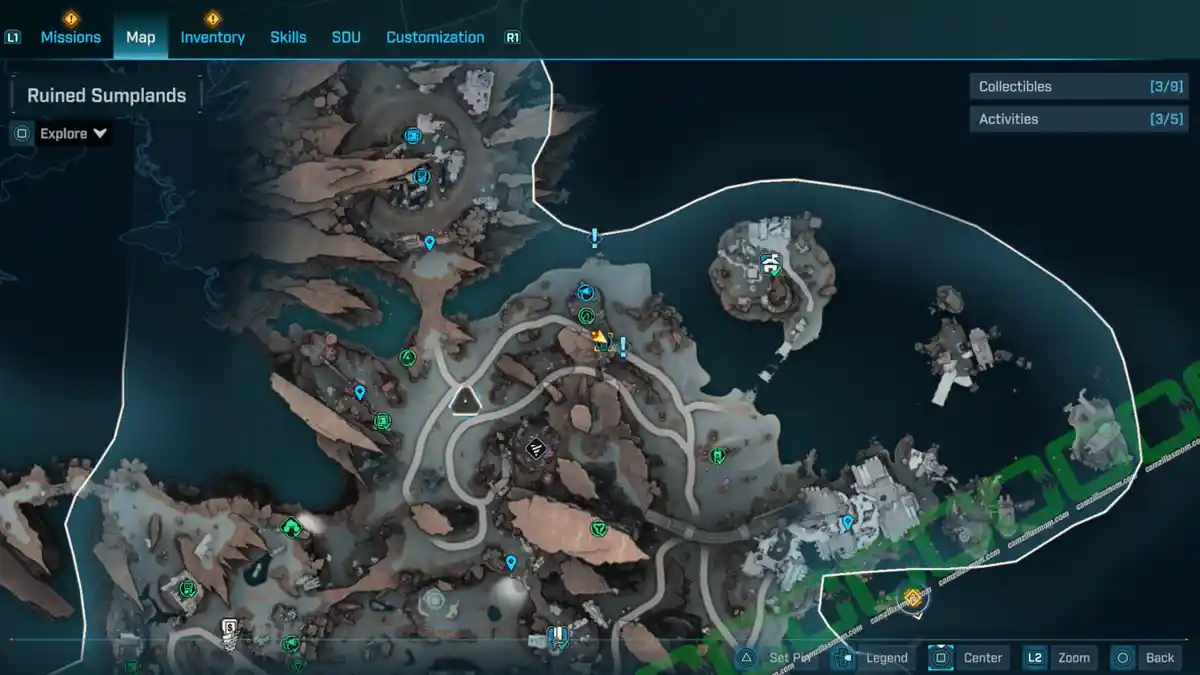Image resolution: width=1200 pixels, height=675 pixels.
Task: Select the Map tab
Action: click(x=140, y=37)
